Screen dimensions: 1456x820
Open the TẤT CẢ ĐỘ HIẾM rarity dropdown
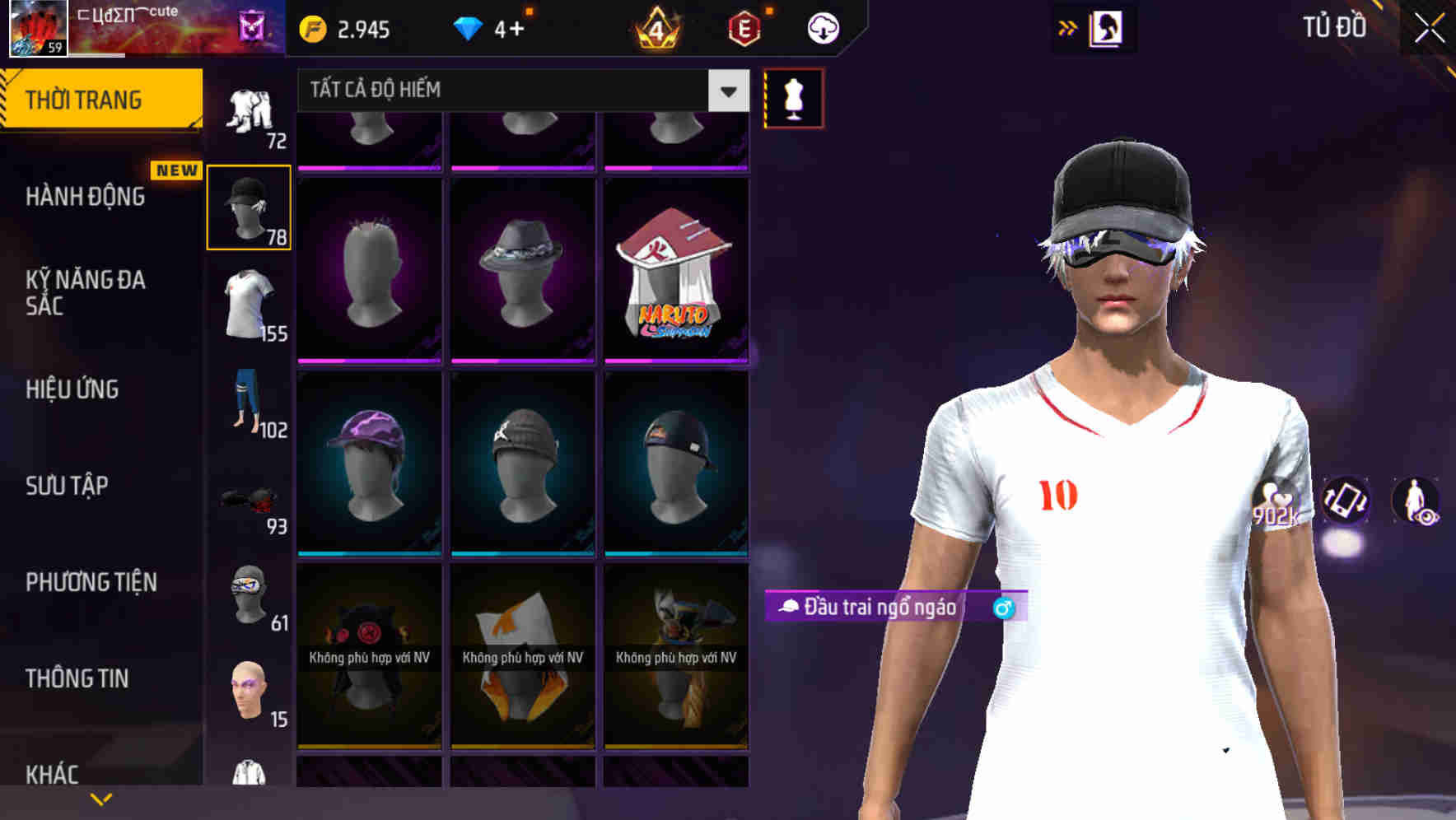[519, 90]
